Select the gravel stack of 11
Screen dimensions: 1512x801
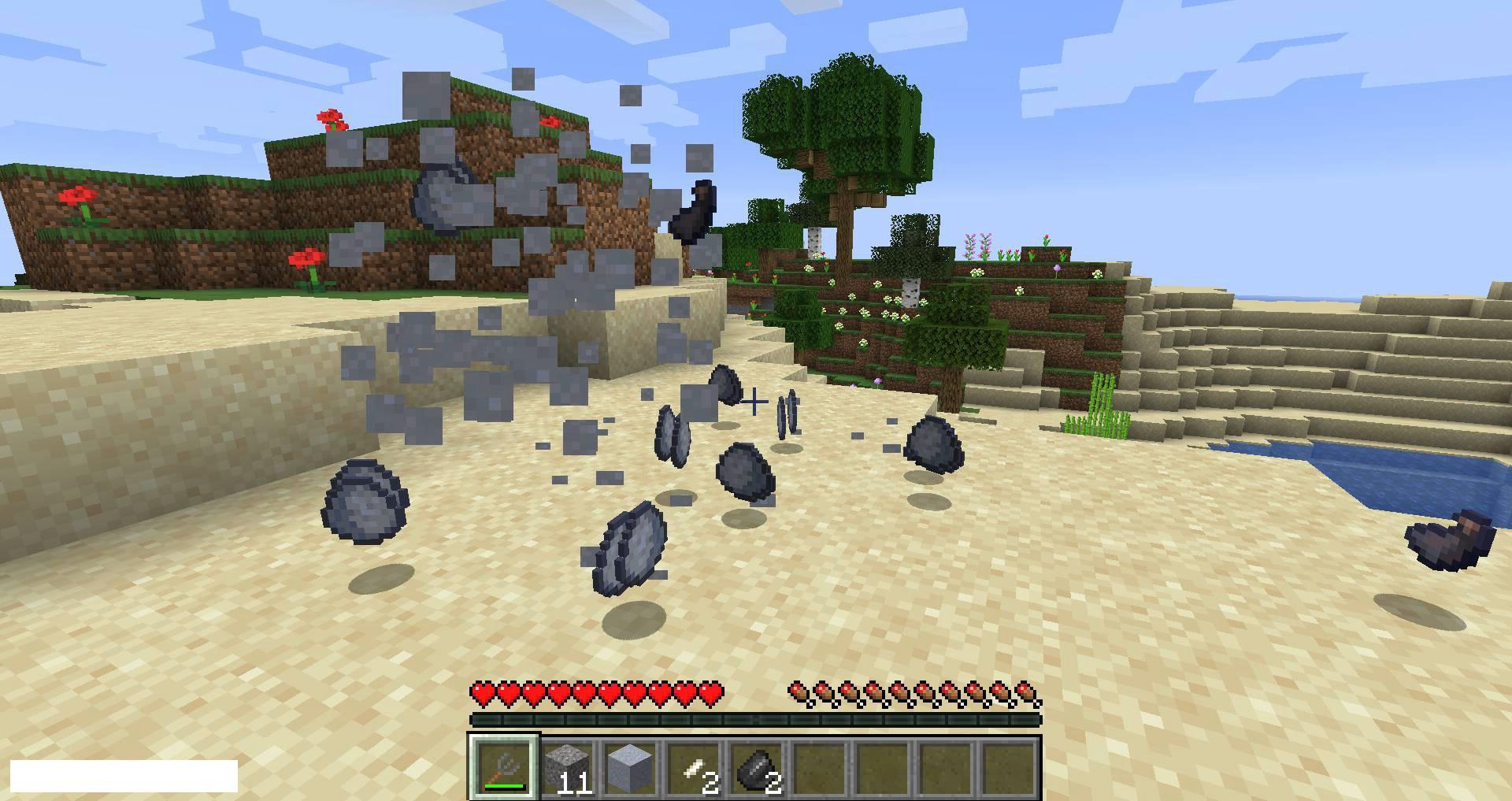568,768
